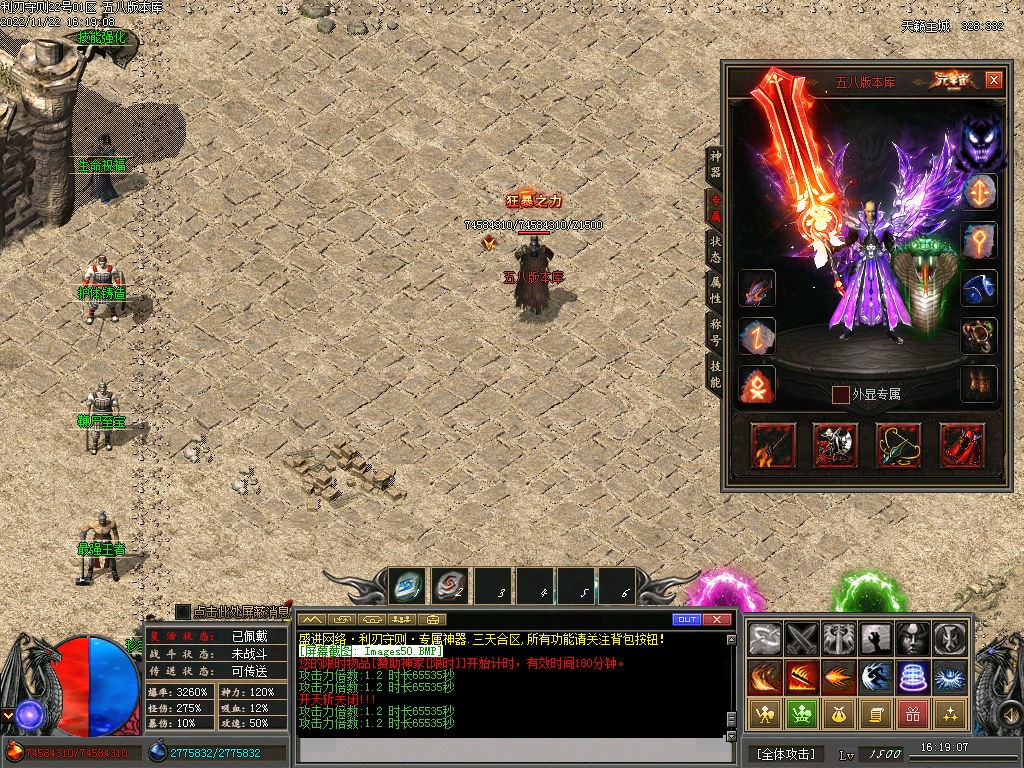The height and width of the screenshot is (768, 1024).
Task: Close the character equipment panel
Action: 993,80
